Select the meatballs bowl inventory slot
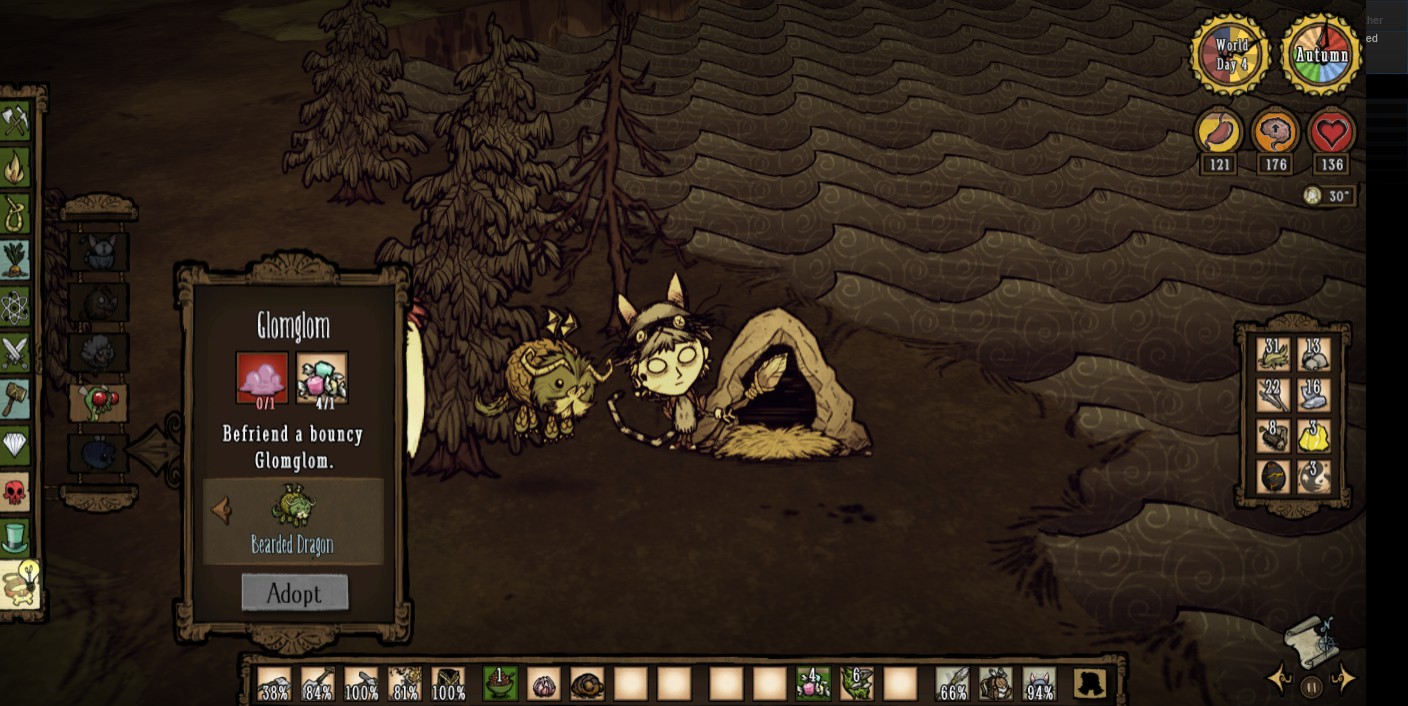The height and width of the screenshot is (706, 1408). (500, 684)
